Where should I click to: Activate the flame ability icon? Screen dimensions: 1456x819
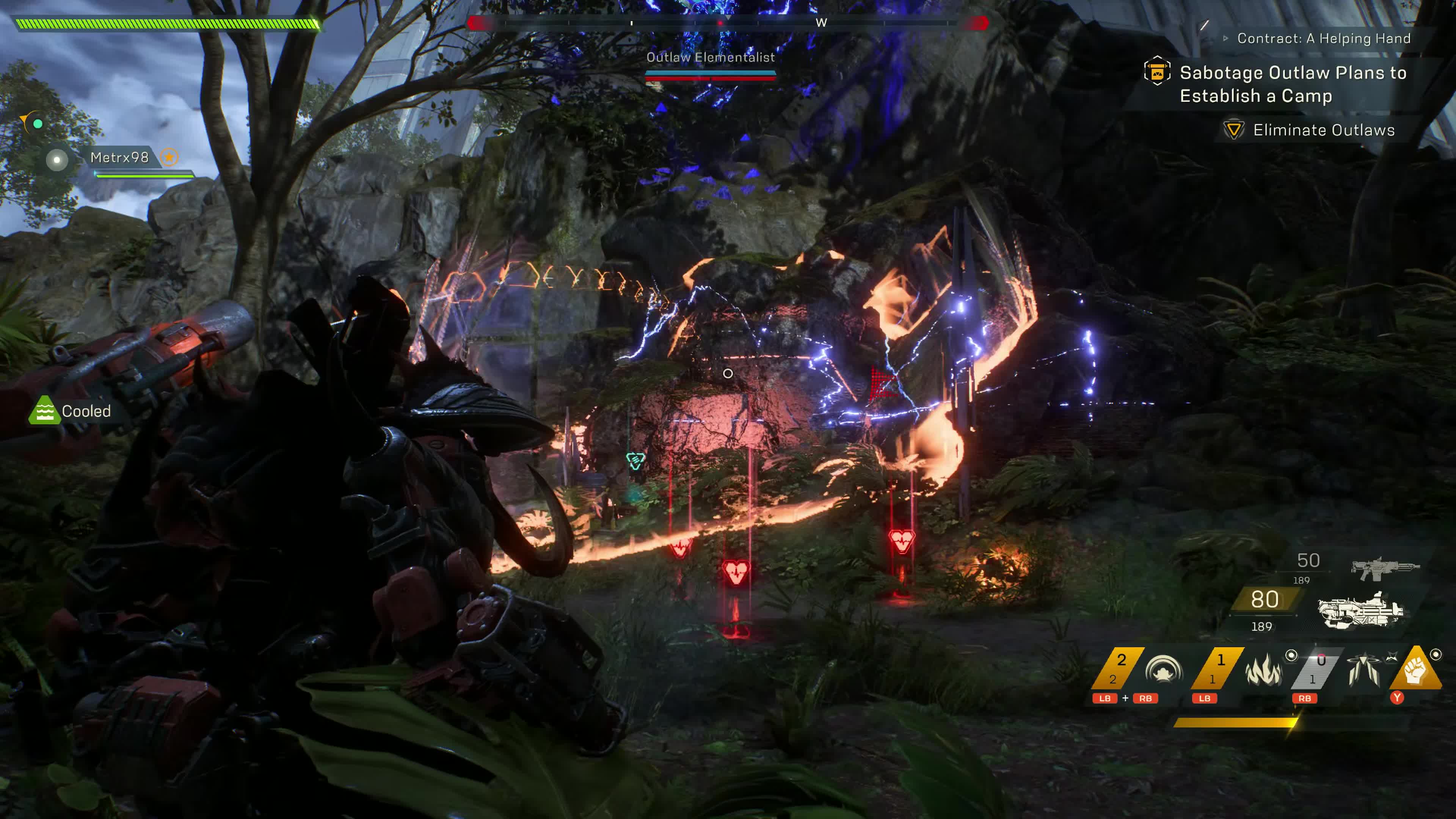(1264, 670)
